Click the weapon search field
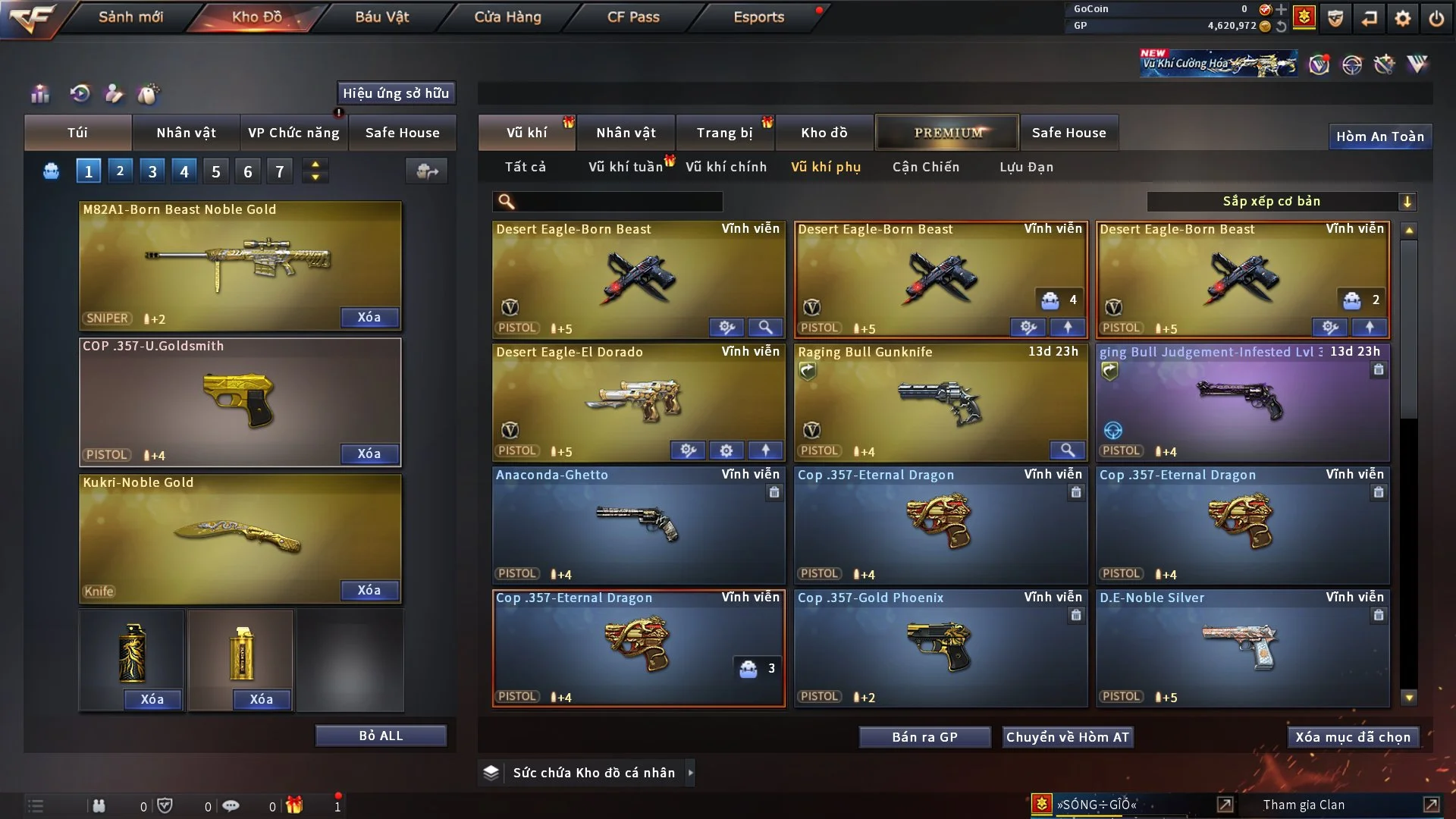 pos(618,202)
